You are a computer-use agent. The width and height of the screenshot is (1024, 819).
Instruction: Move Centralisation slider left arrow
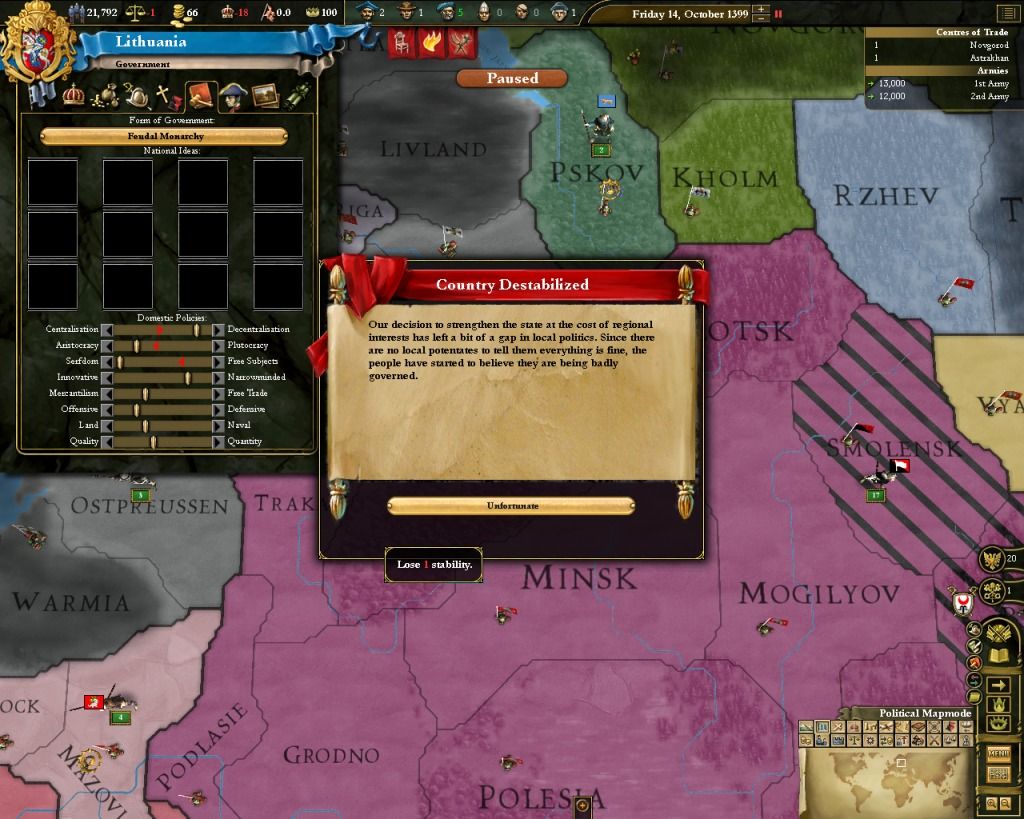point(105,329)
